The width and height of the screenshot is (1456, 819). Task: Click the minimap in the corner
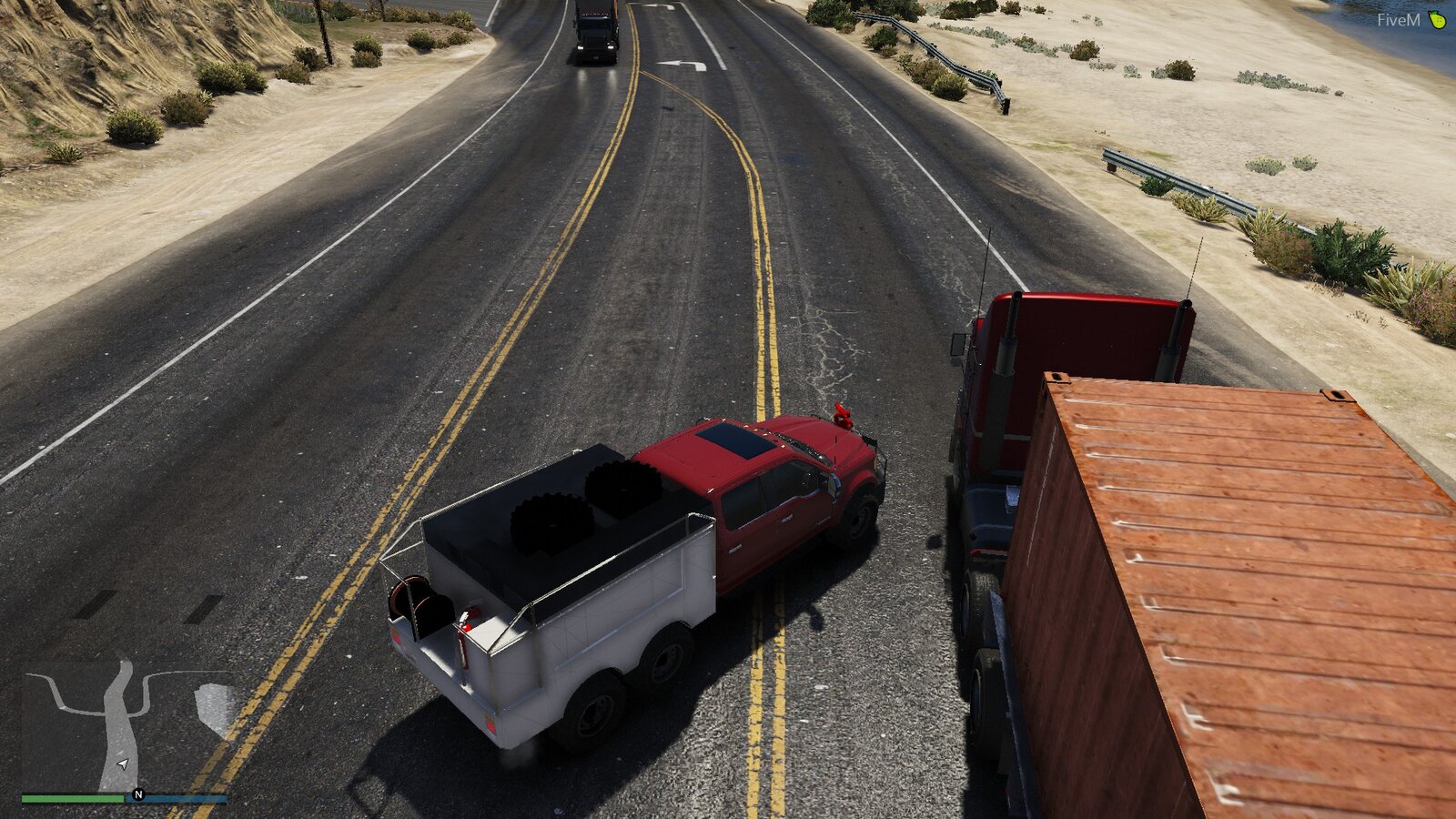click(x=125, y=725)
